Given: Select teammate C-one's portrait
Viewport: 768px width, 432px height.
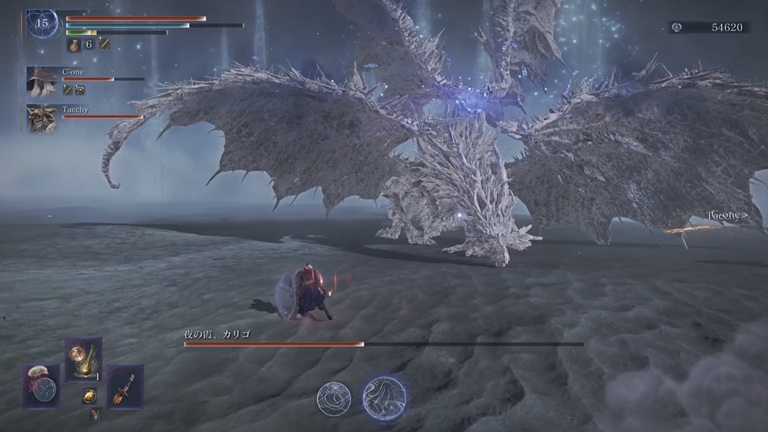Looking at the screenshot, I should click(x=41, y=80).
